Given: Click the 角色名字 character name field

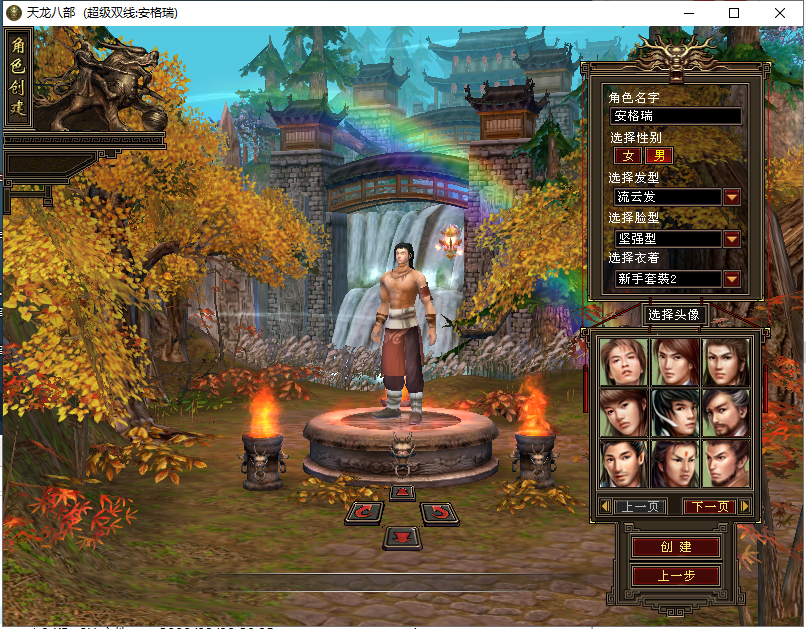Looking at the screenshot, I should (676, 116).
